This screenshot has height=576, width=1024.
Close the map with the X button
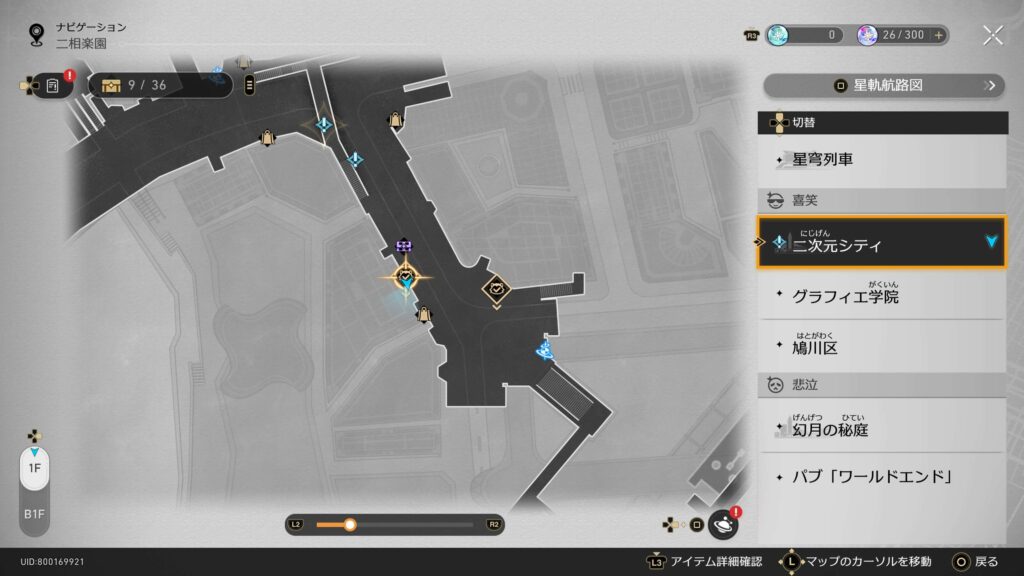(x=992, y=35)
